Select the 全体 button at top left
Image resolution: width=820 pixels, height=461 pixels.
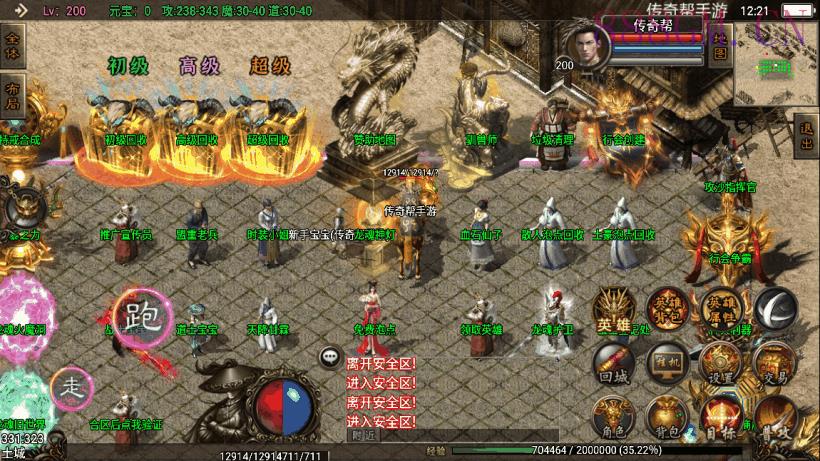click(x=12, y=44)
